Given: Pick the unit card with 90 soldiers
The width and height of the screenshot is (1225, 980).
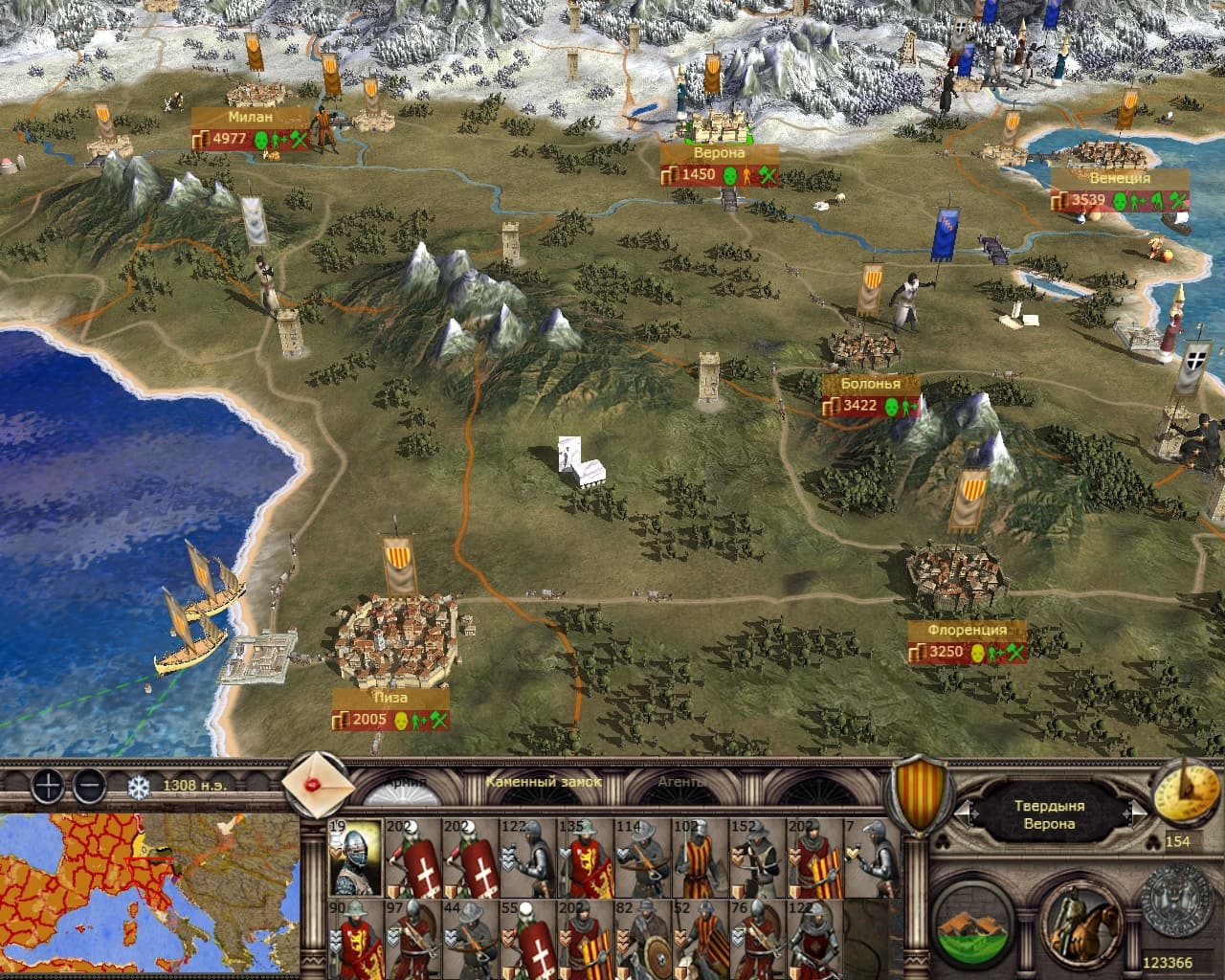Looking at the screenshot, I should [355, 938].
